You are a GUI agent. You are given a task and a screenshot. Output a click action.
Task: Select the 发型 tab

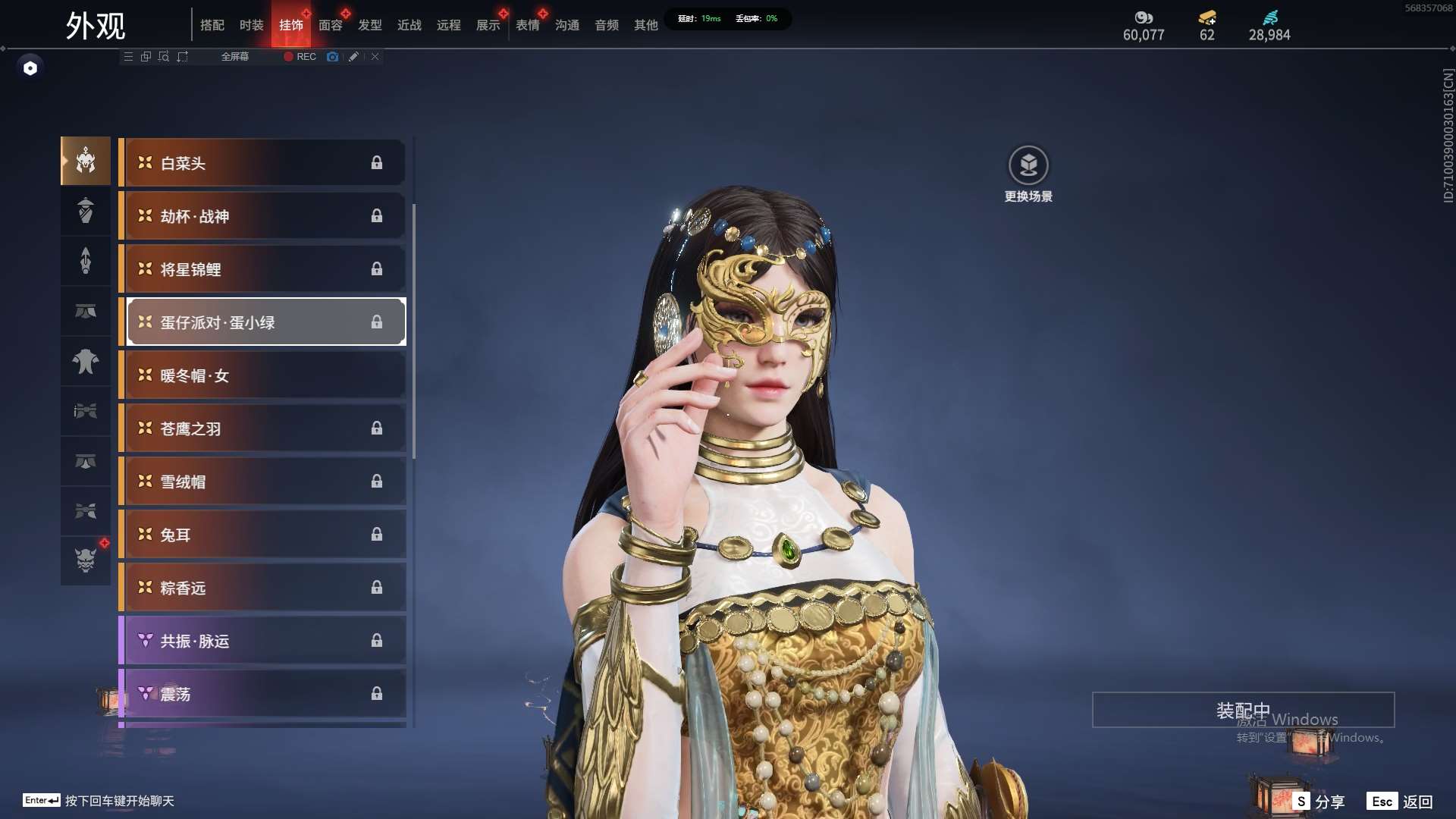pyautogui.click(x=369, y=25)
